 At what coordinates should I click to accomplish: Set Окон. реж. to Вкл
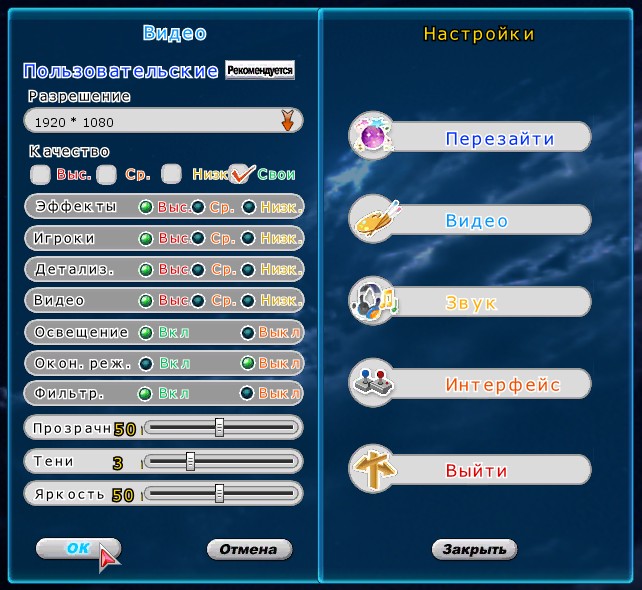(146, 363)
